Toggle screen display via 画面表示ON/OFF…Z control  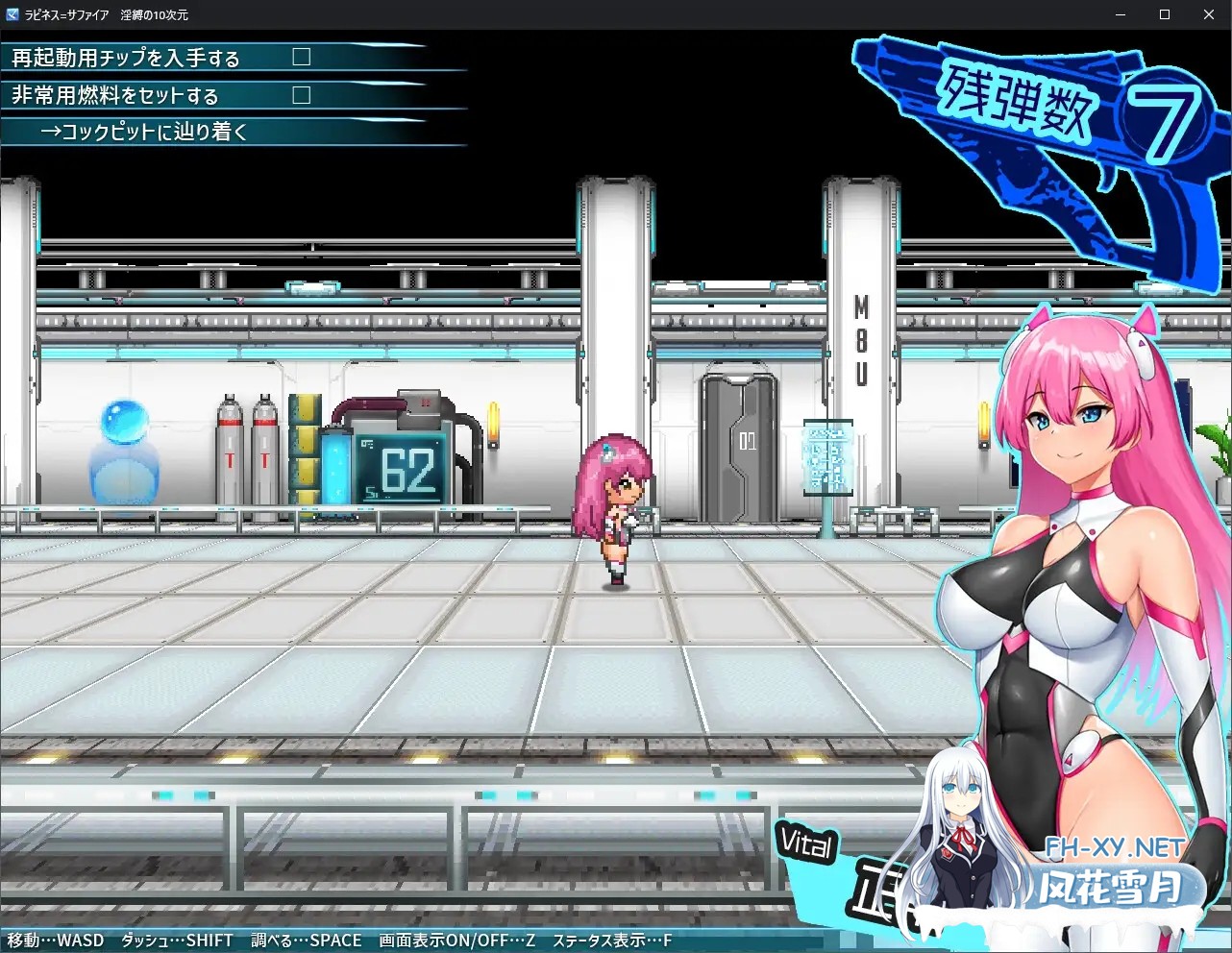pos(458,941)
